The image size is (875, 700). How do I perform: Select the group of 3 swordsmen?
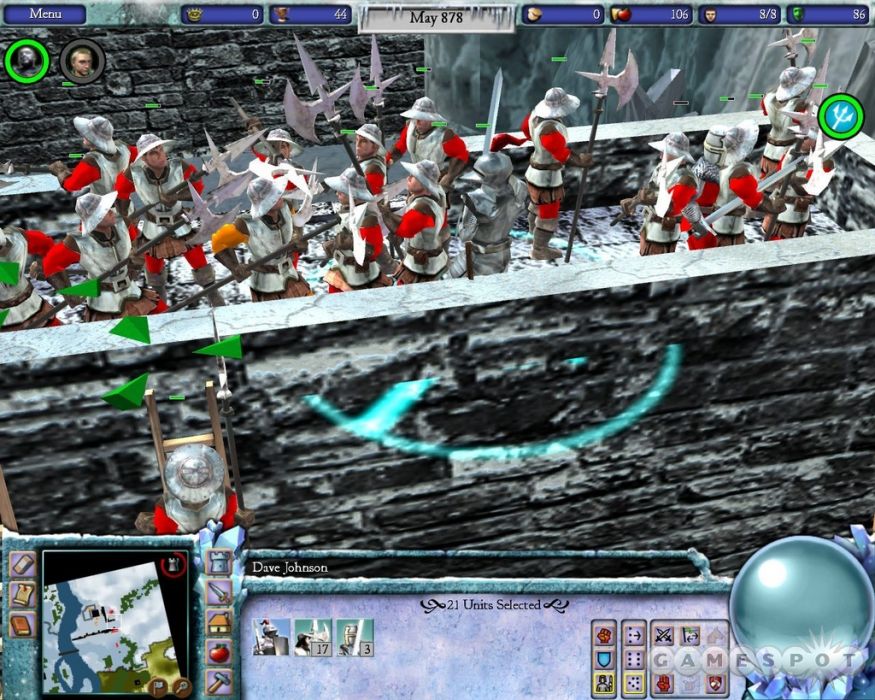click(x=354, y=637)
